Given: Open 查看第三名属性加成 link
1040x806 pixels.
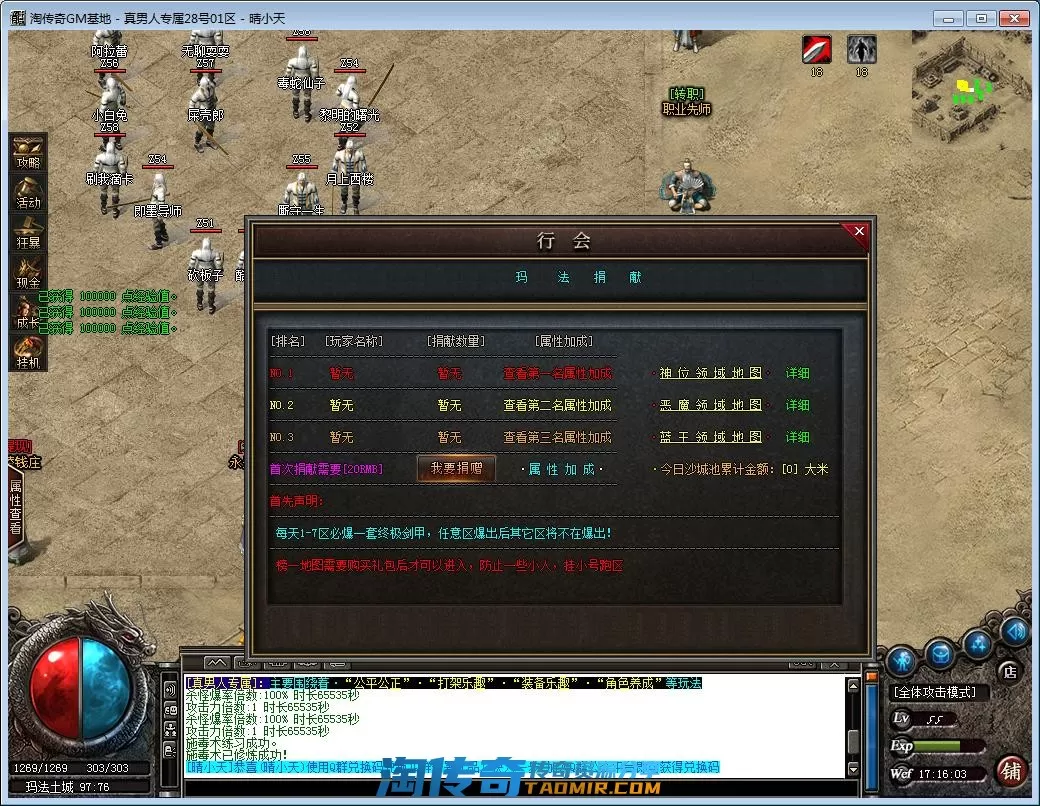Looking at the screenshot, I should click(x=557, y=438).
